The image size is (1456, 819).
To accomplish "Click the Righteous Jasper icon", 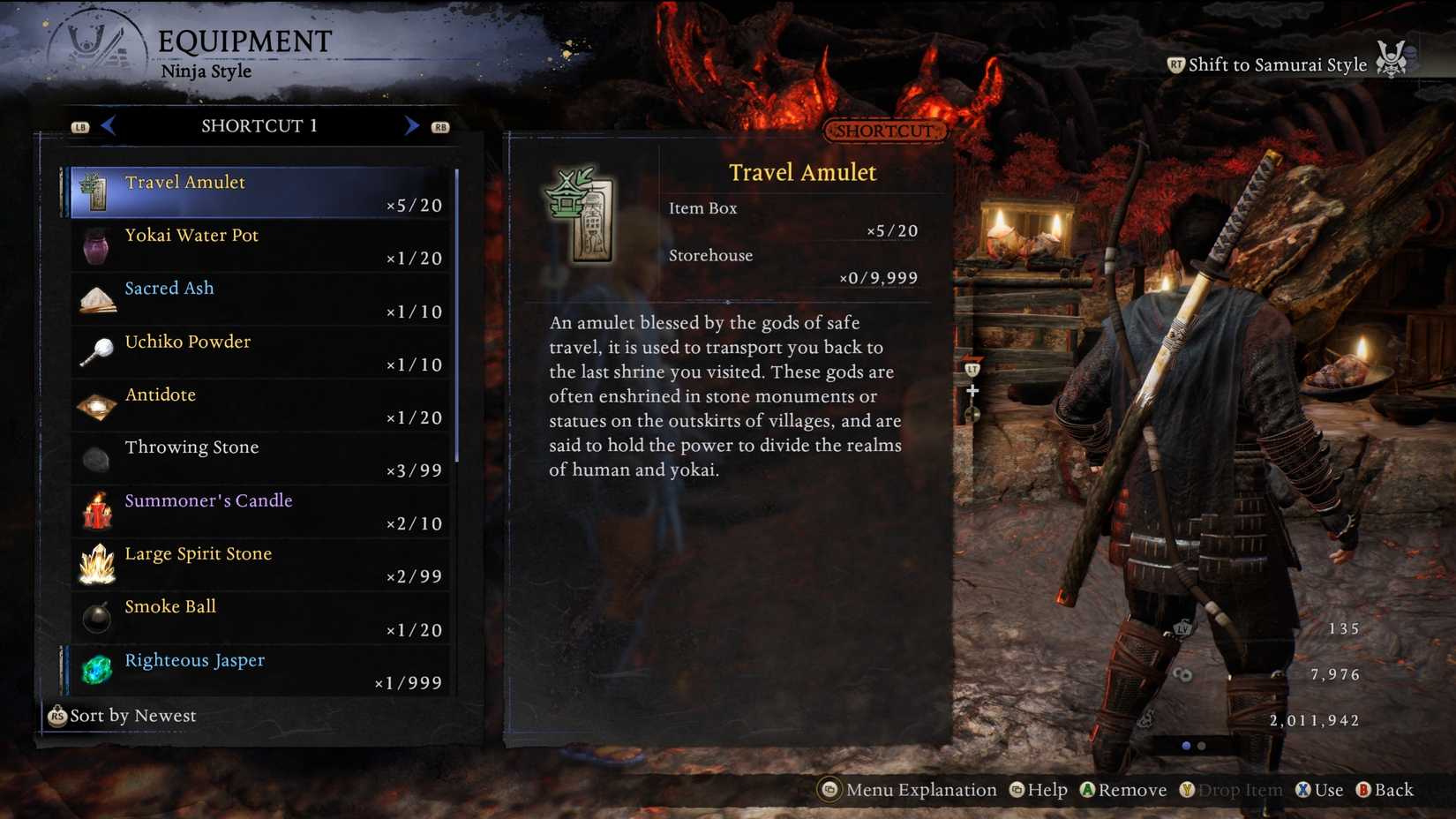I will pos(95,670).
